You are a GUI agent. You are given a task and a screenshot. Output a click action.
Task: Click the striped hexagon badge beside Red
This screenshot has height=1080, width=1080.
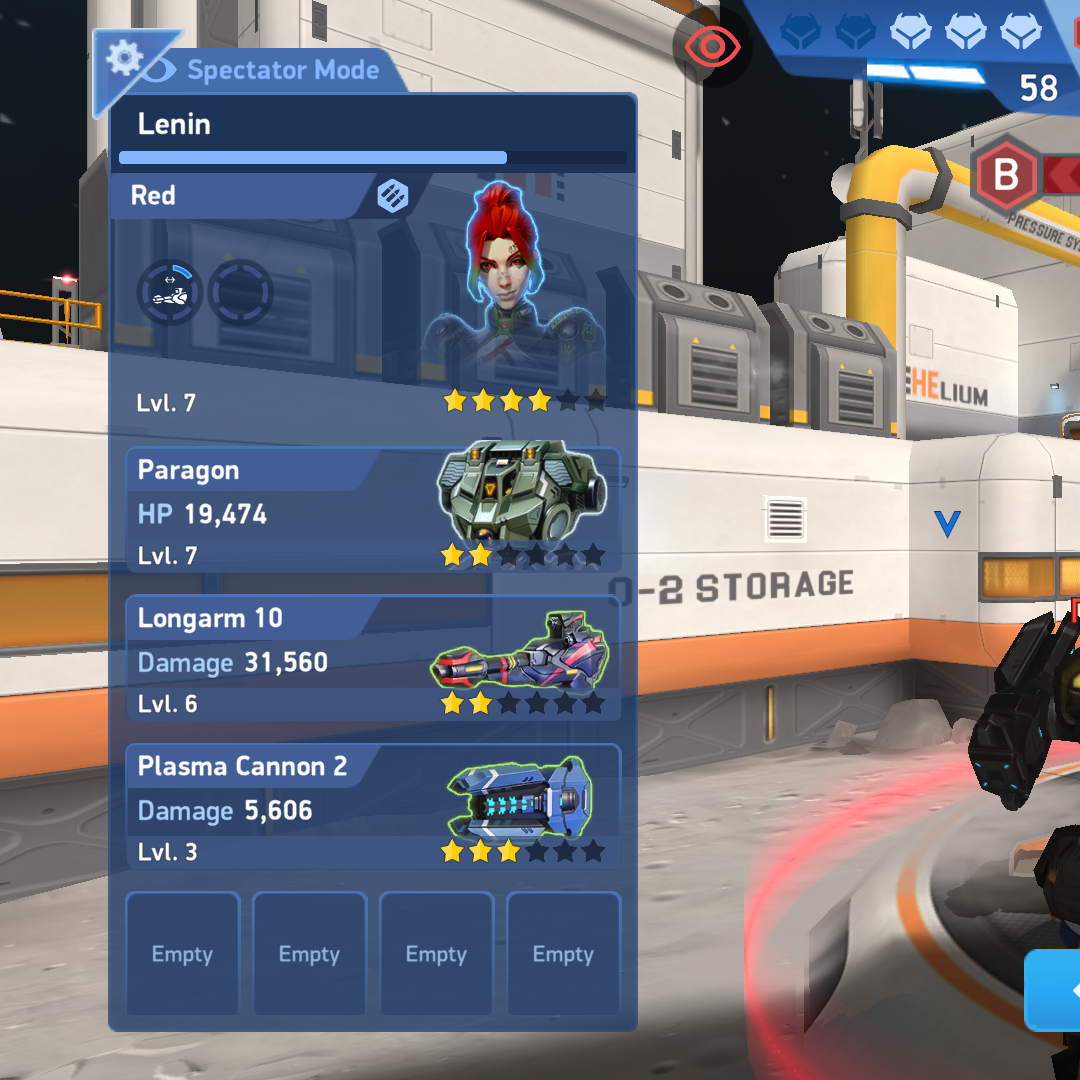392,196
